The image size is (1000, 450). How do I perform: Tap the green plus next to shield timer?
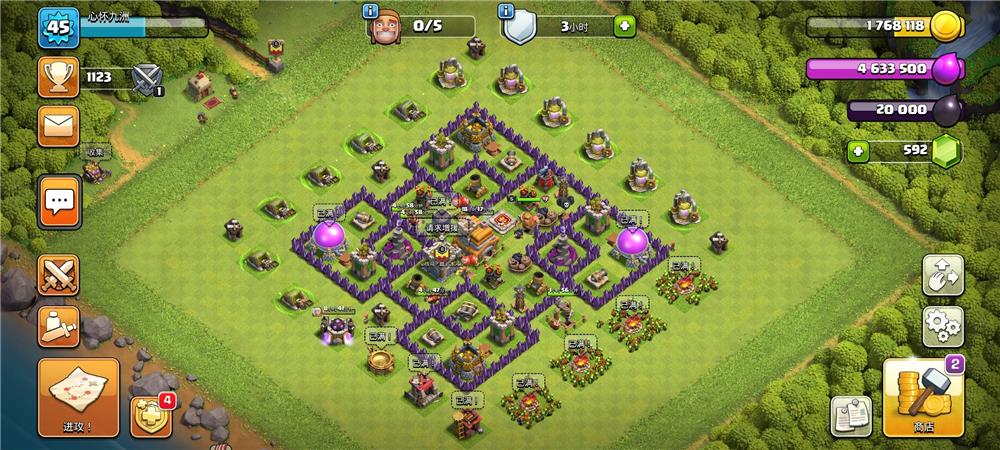pos(625,27)
